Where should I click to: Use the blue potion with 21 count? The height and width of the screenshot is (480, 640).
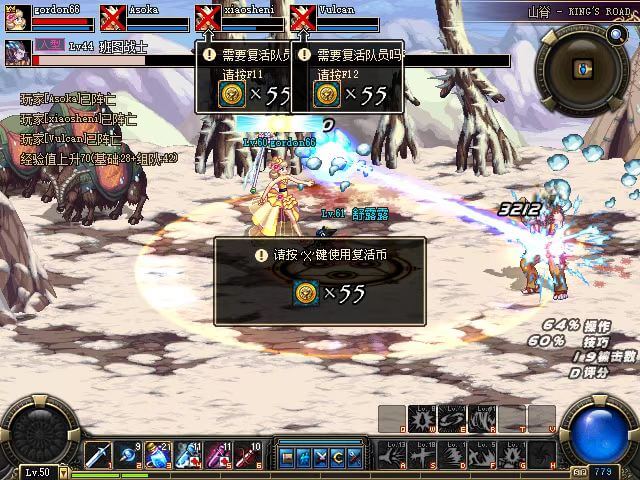tap(159, 455)
